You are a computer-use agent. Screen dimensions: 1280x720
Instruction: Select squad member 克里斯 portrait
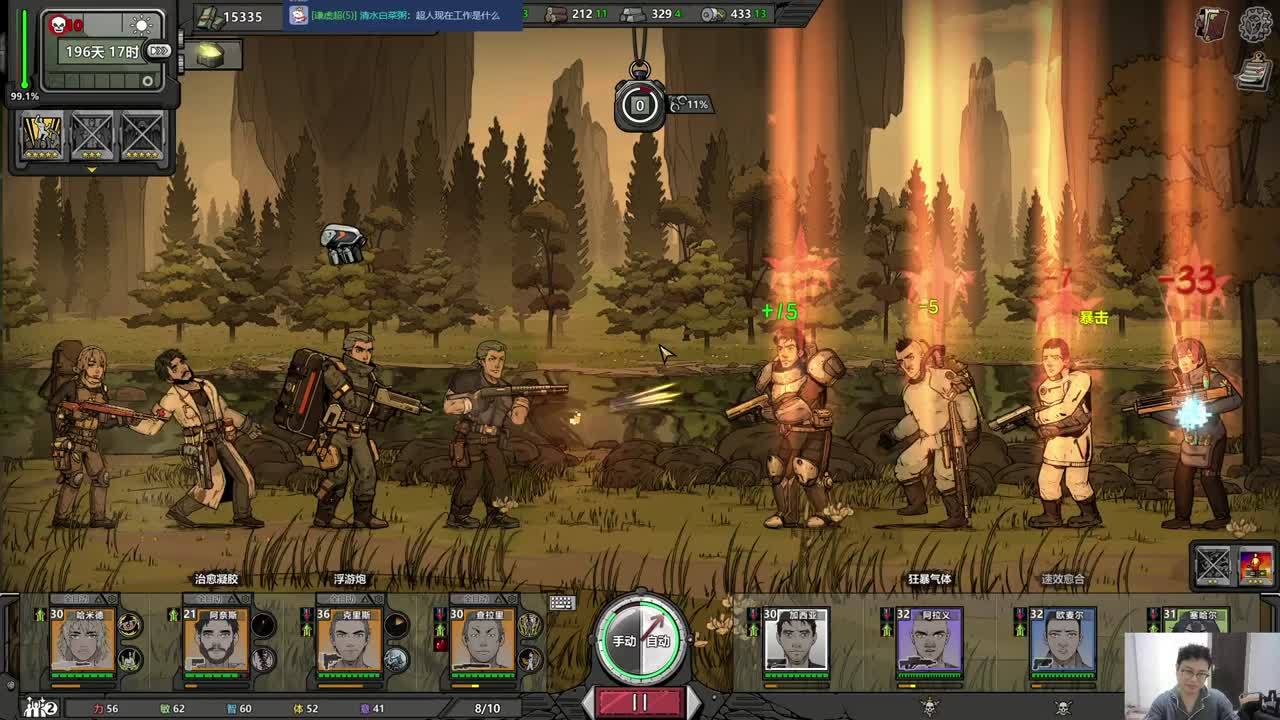tap(349, 643)
